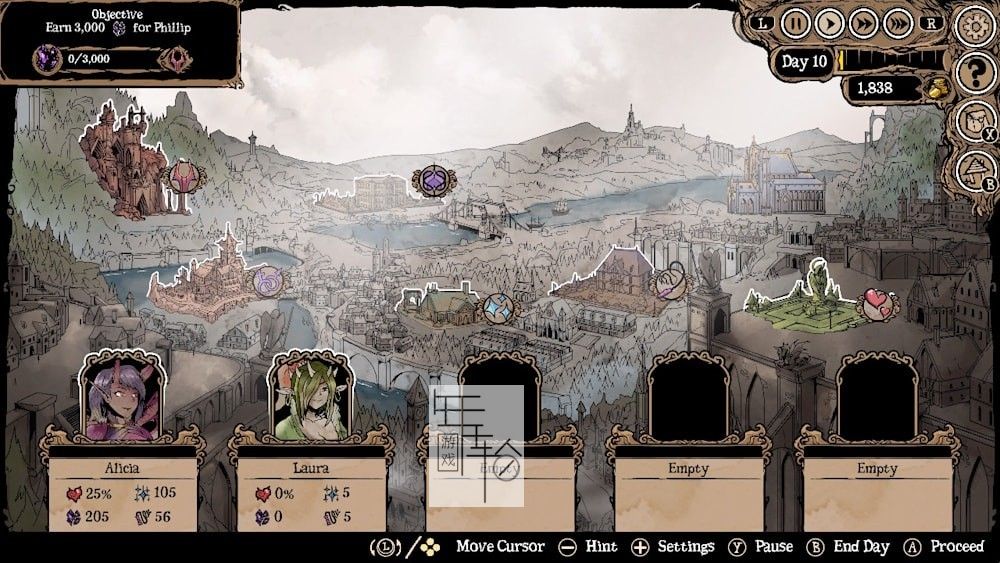Select Alicia's character portrait

coord(123,399)
